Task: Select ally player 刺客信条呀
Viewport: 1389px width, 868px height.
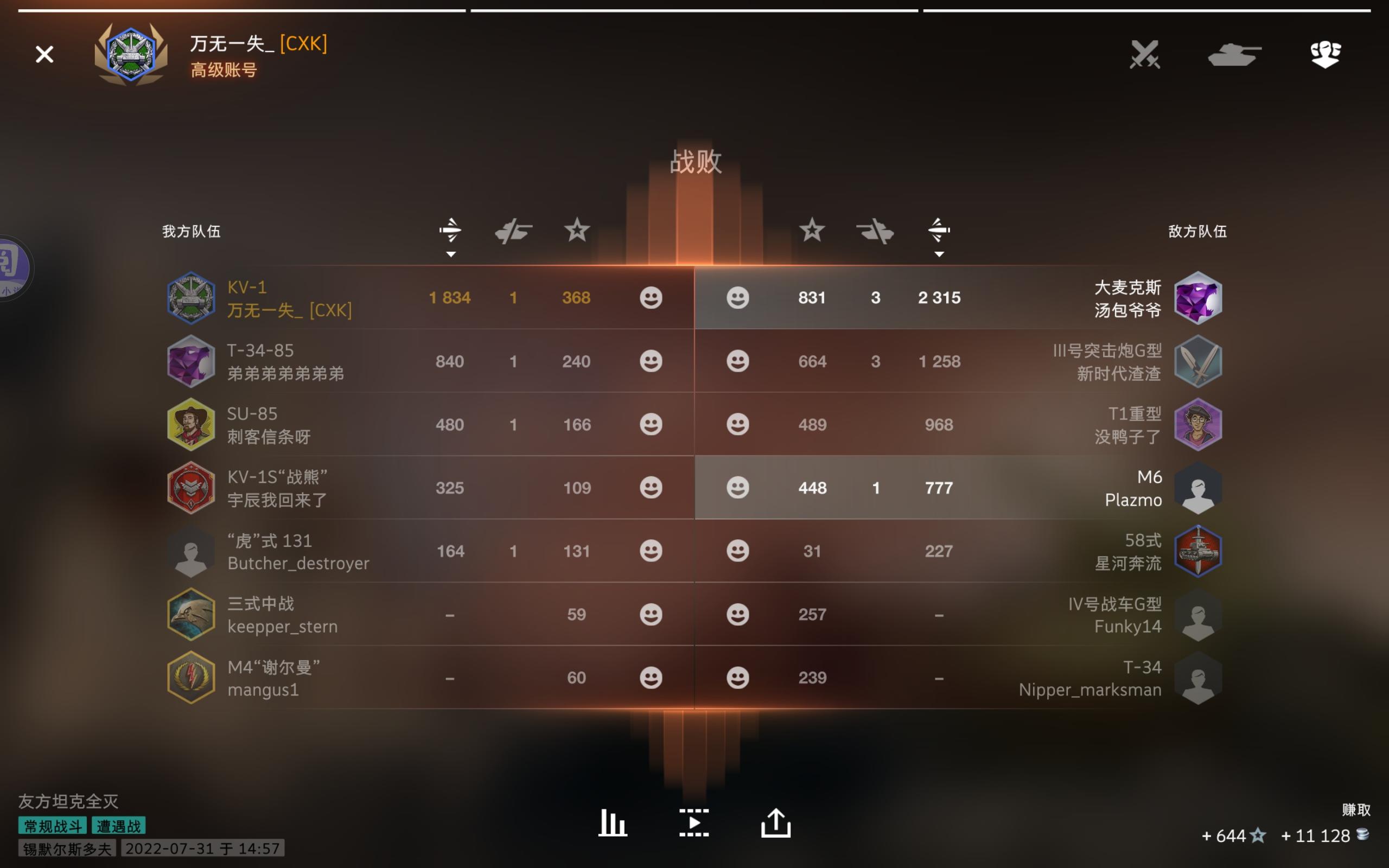Action: (x=269, y=436)
